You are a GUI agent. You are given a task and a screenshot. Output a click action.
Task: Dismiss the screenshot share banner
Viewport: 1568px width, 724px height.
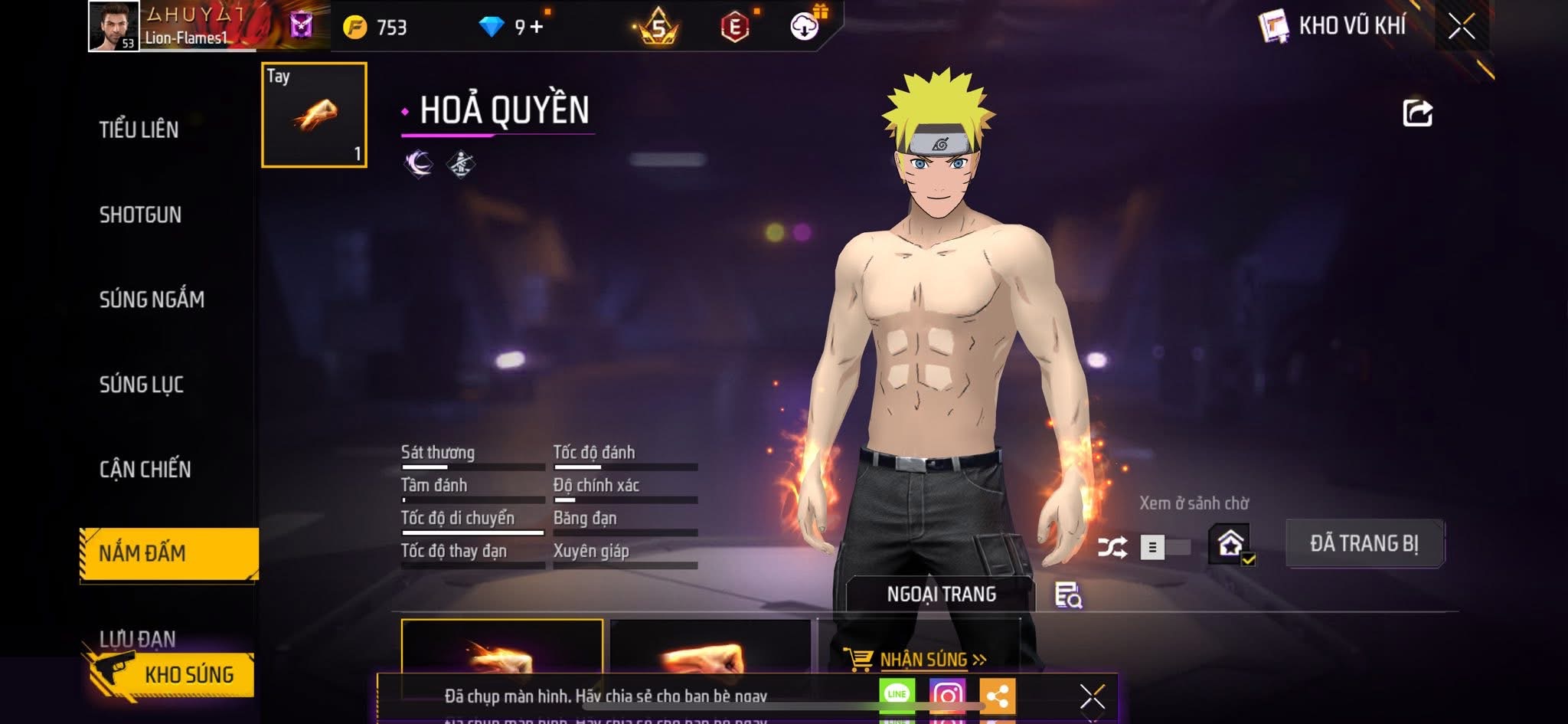(1092, 697)
